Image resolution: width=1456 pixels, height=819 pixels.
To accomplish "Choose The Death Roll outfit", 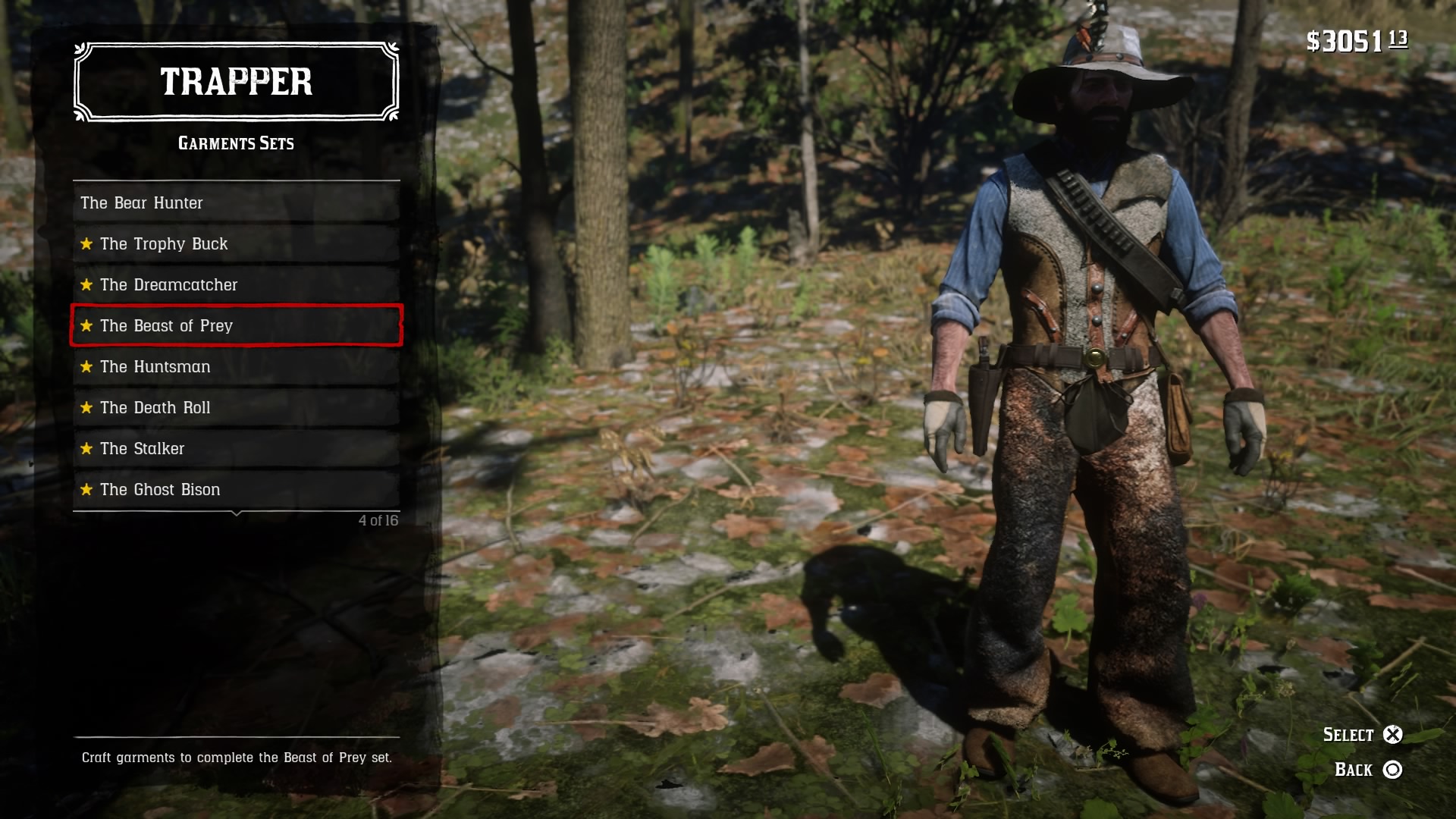I will (x=236, y=408).
